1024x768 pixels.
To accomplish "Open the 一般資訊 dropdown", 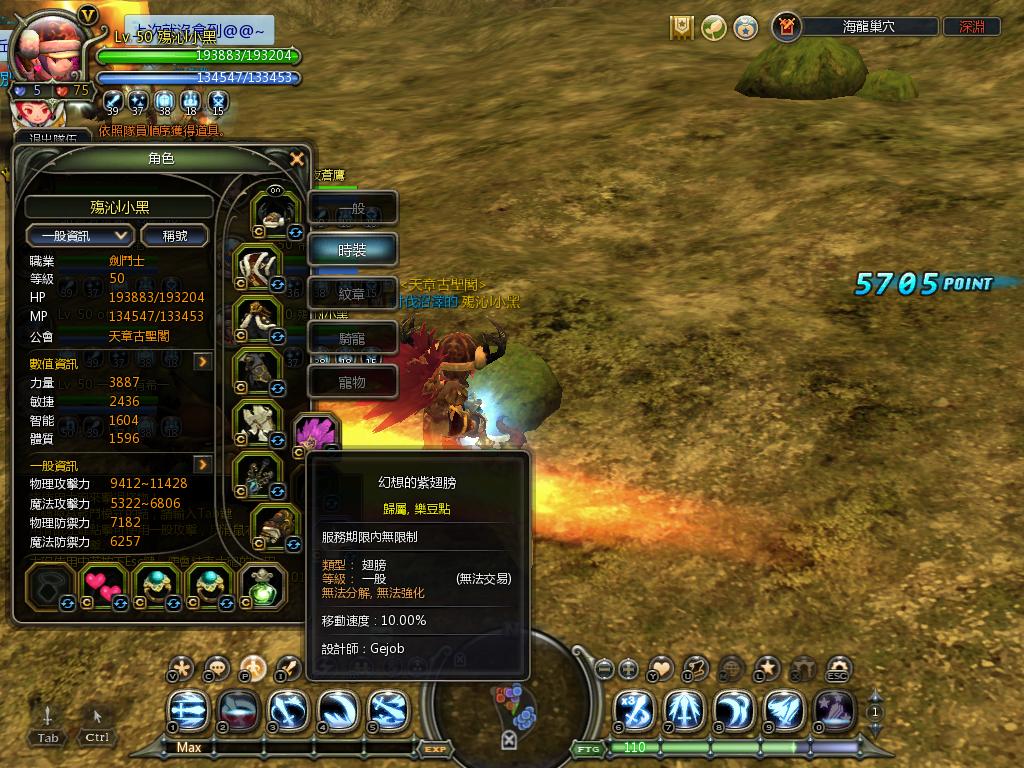I will point(80,236).
